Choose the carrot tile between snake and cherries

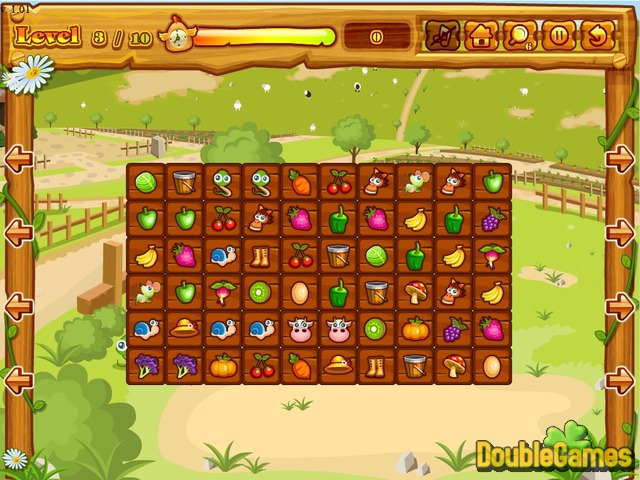pyautogui.click(x=299, y=182)
